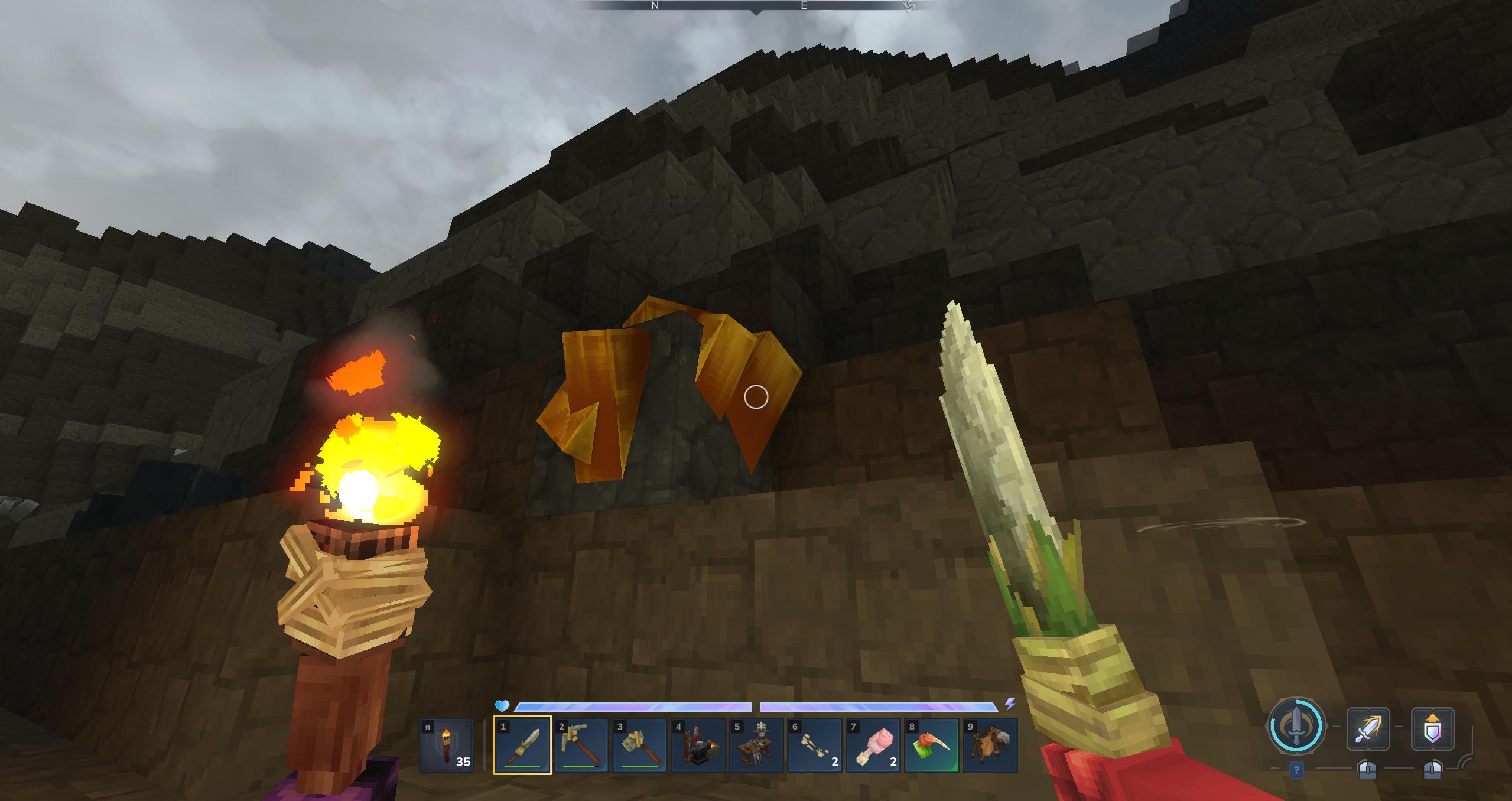Choose the stone hatchet in slot 3
1512x801 pixels.
(x=639, y=745)
